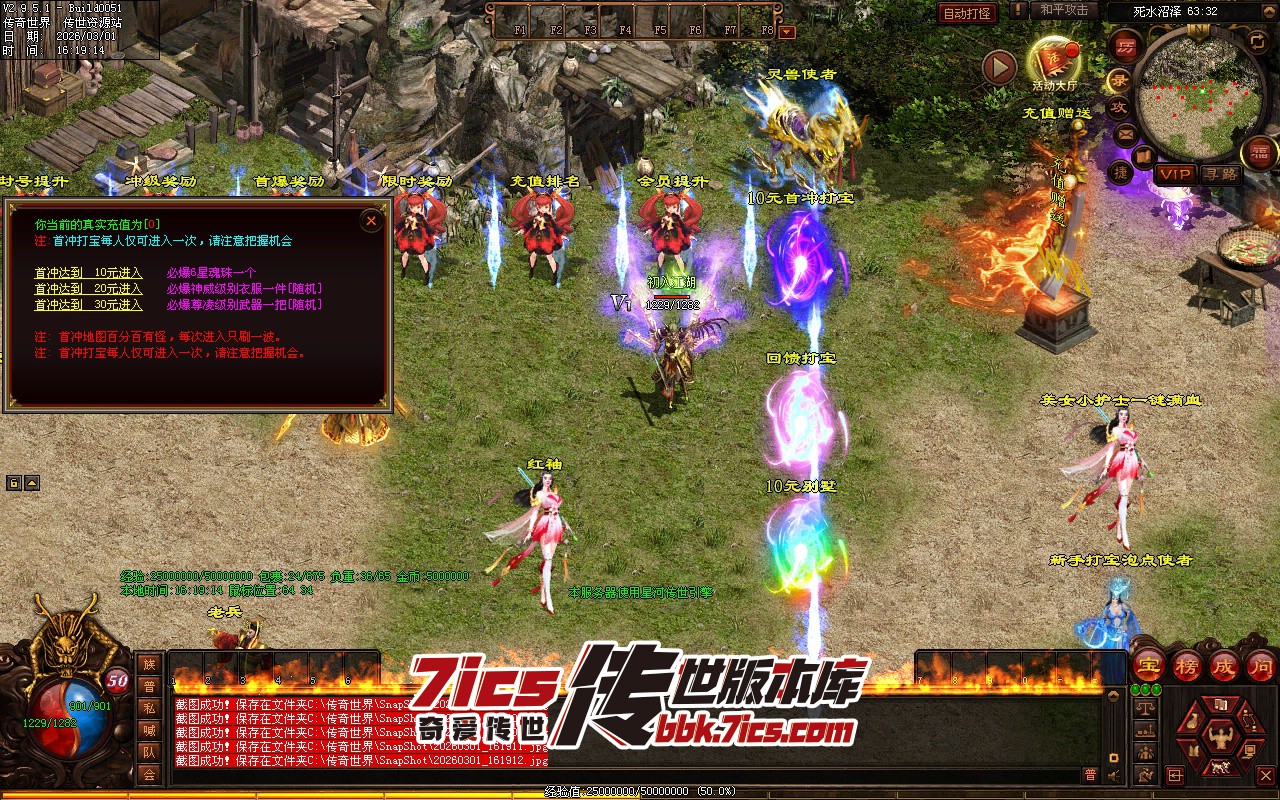This screenshot has width=1280, height=800.
Task: Click the 福 welfare icon
Action: point(1259,152)
